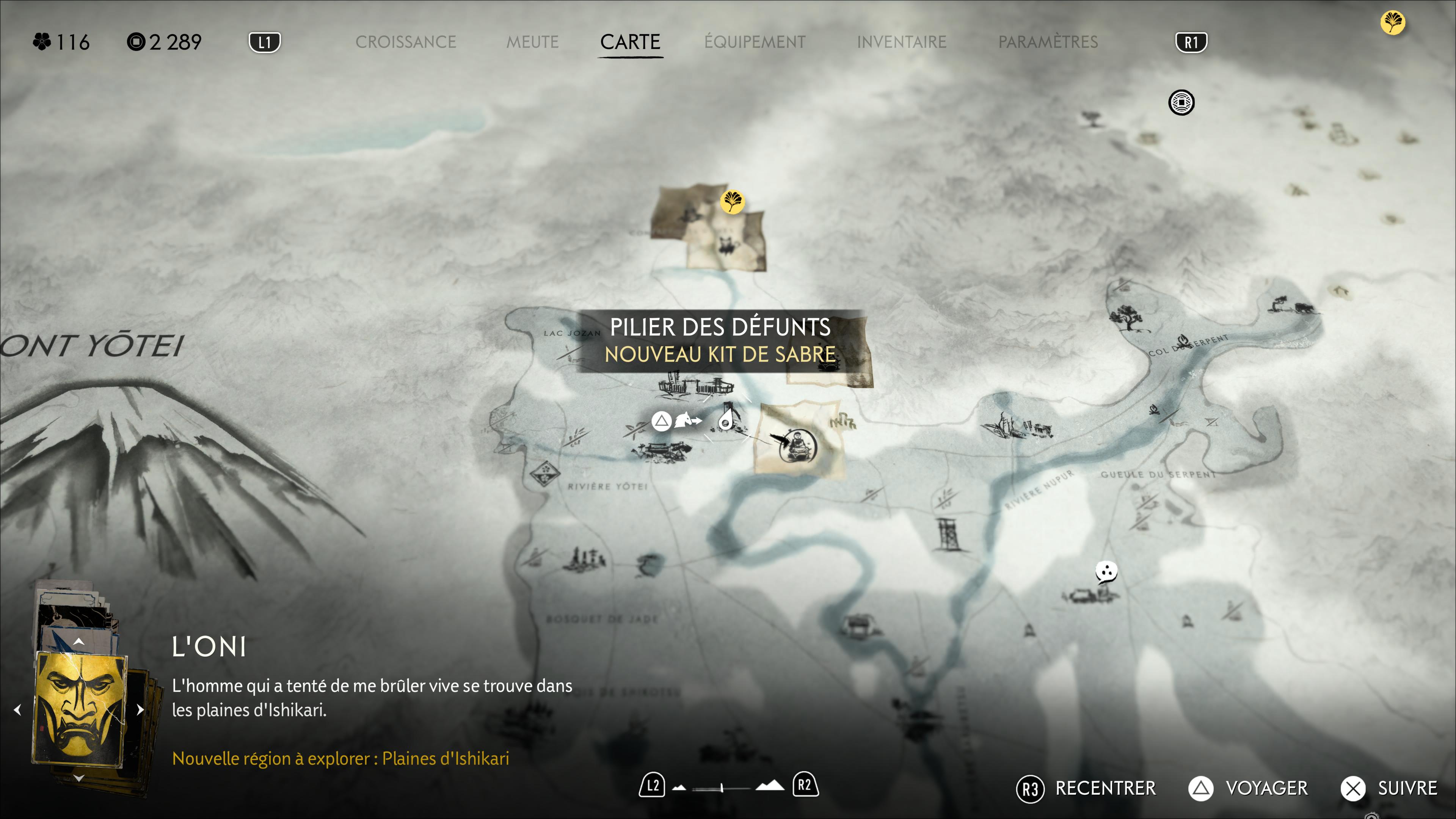
Task: Click the Voyager fast travel option
Action: [1248, 788]
